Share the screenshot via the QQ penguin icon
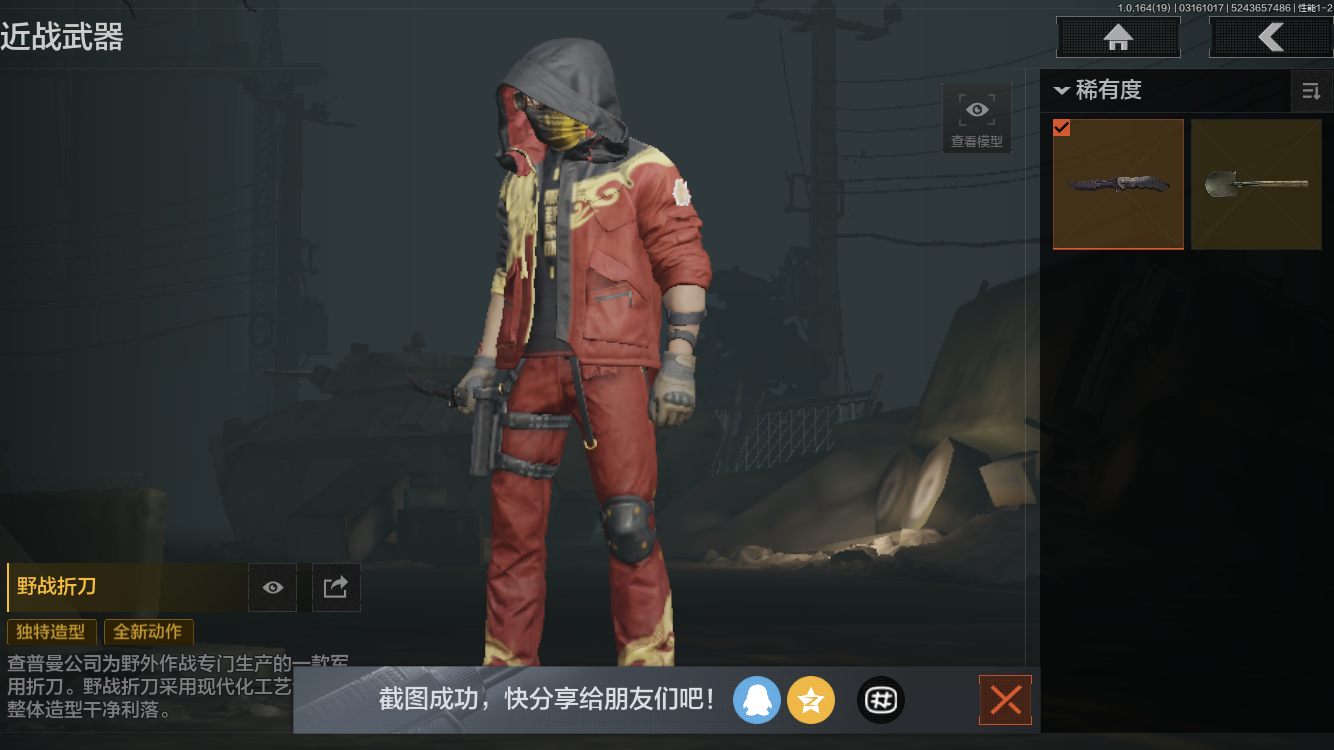 point(757,700)
